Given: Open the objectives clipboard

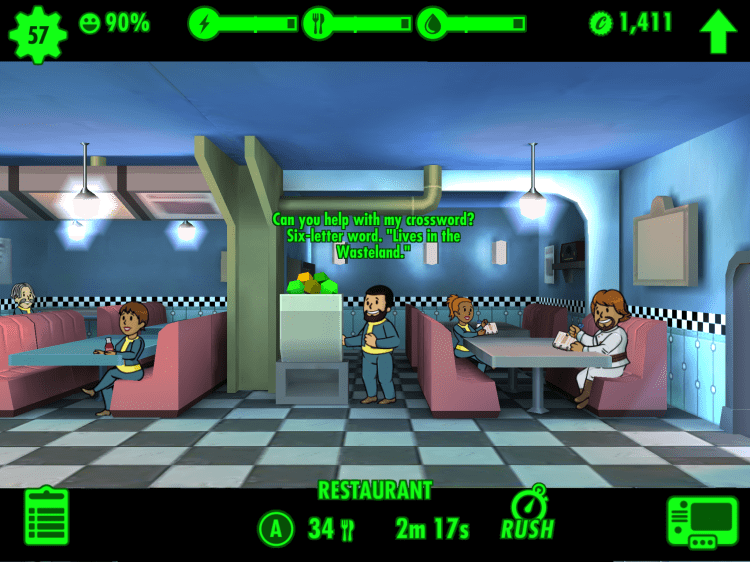Looking at the screenshot, I should (46, 517).
